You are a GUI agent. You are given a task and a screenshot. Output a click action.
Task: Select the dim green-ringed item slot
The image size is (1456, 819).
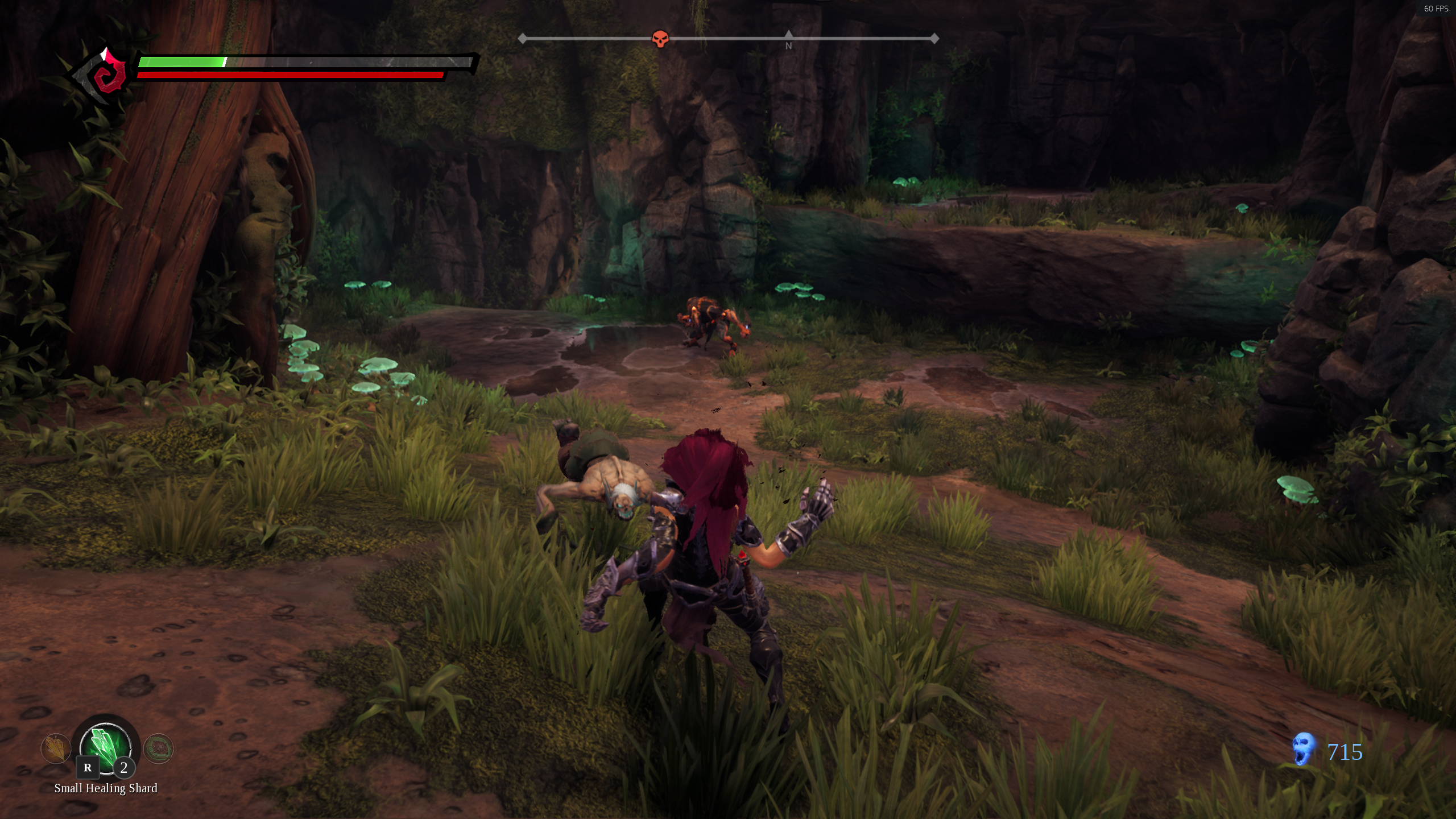coord(158,748)
